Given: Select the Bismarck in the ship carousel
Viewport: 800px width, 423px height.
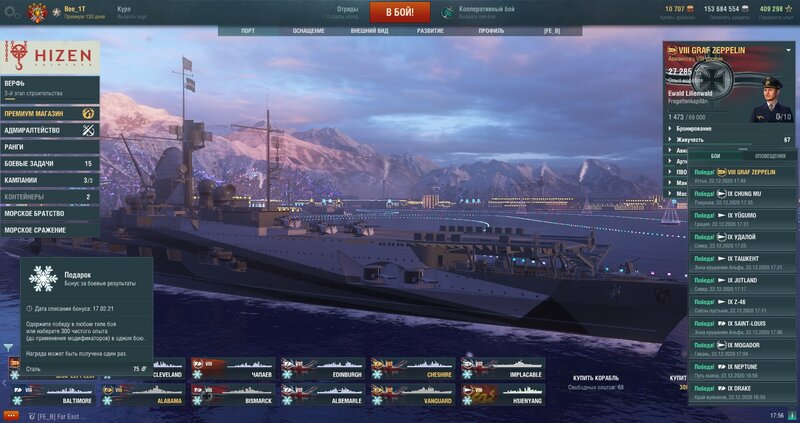Looking at the screenshot, I should point(238,394).
